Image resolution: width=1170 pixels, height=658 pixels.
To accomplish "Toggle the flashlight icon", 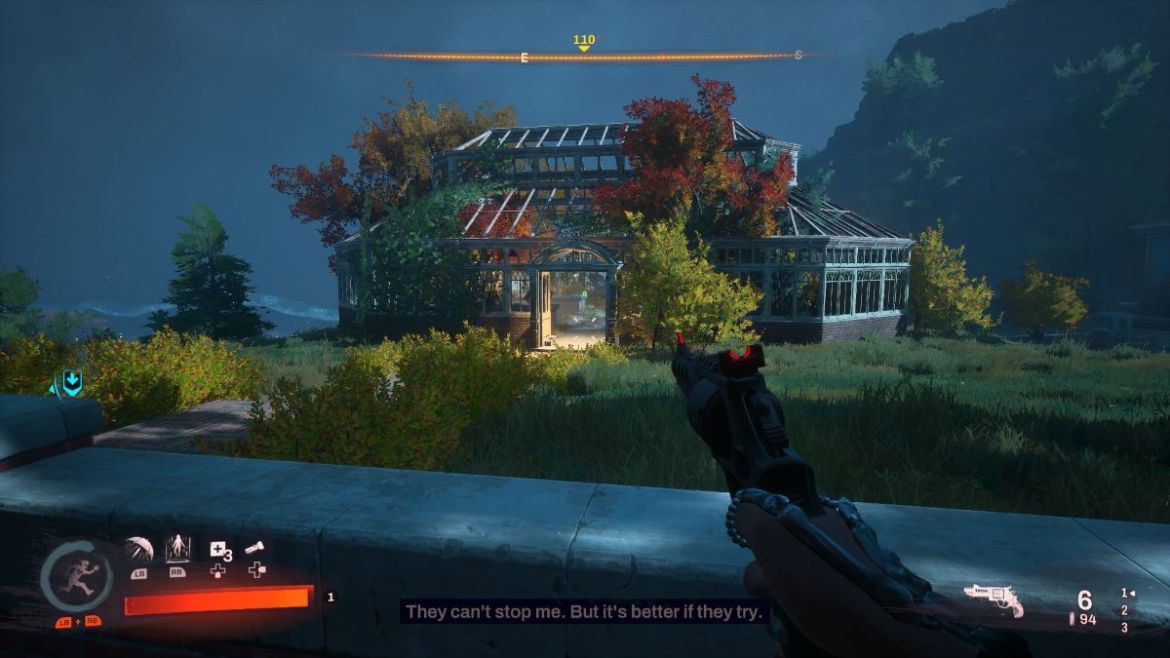I will pos(255,548).
